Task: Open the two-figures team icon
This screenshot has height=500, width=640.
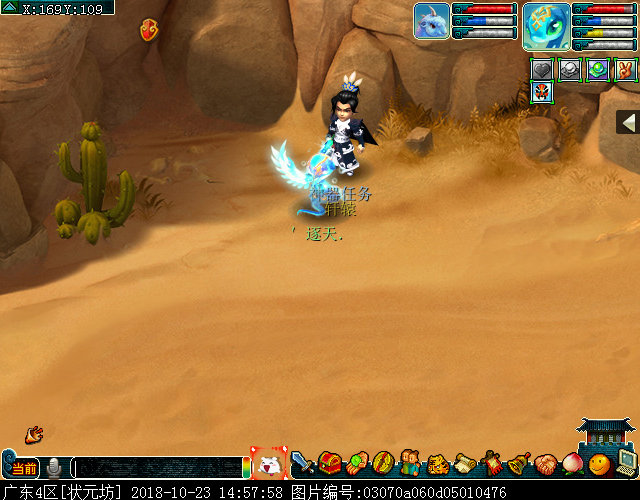Action: point(411,464)
